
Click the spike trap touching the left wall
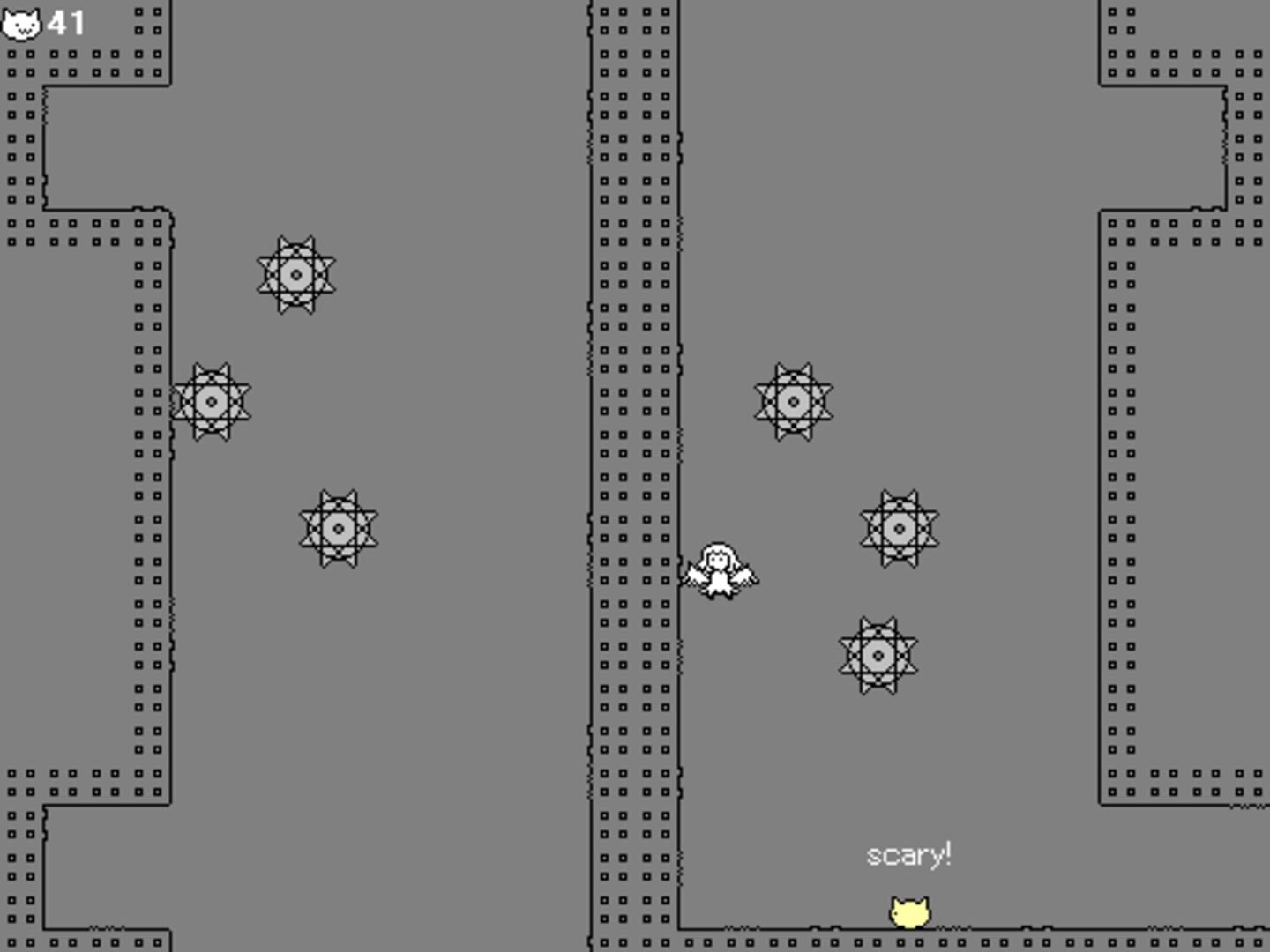coord(212,401)
